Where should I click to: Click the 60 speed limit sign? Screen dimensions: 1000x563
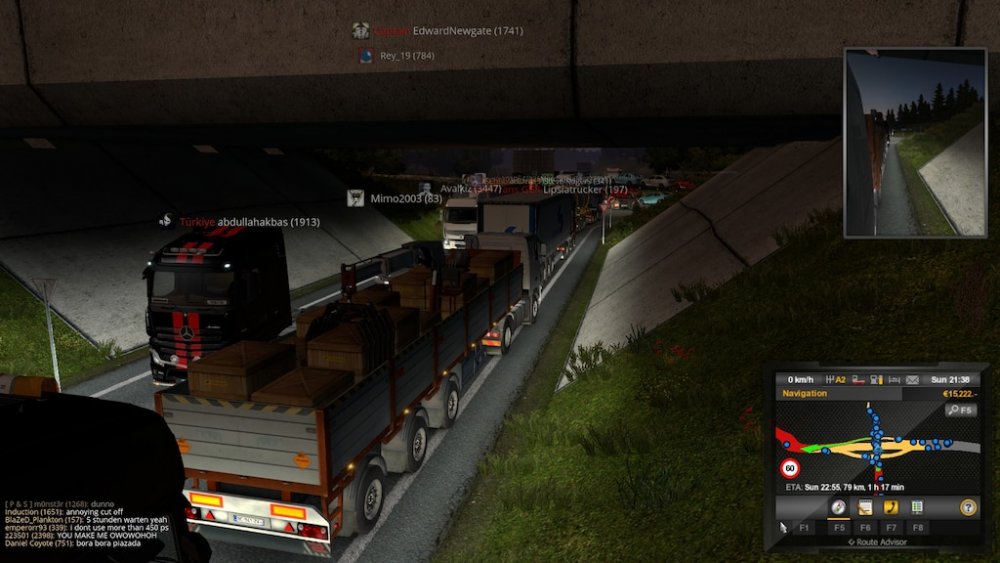click(790, 468)
